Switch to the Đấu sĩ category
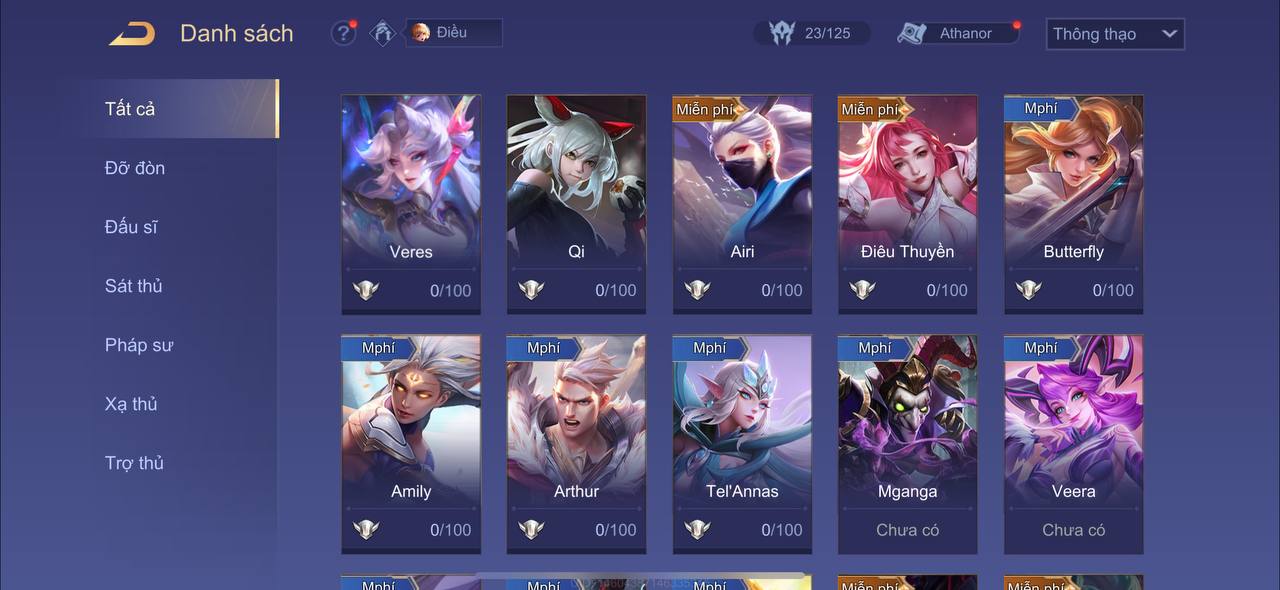The image size is (1280, 590). 131,227
